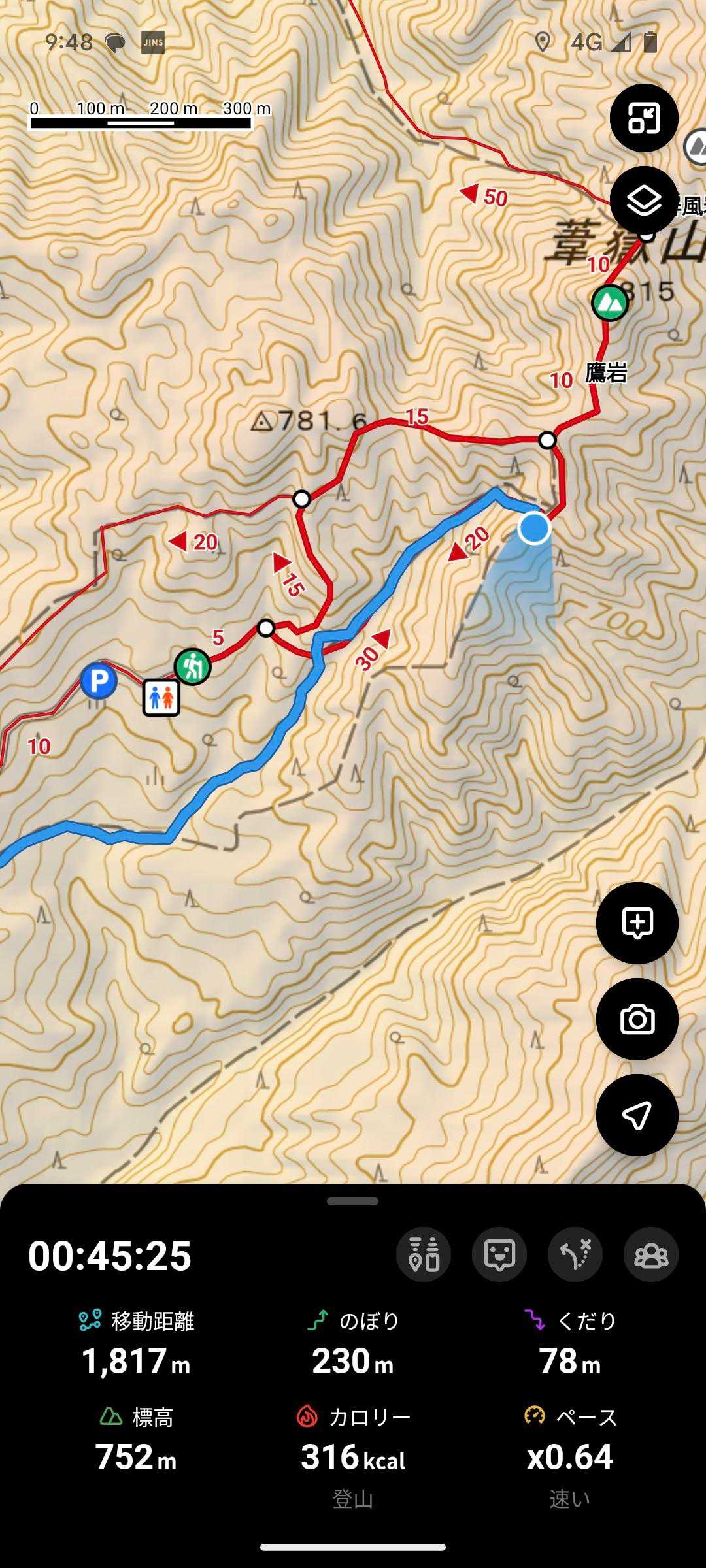Open the map layers selector
This screenshot has width=706, height=1568.
(x=644, y=201)
